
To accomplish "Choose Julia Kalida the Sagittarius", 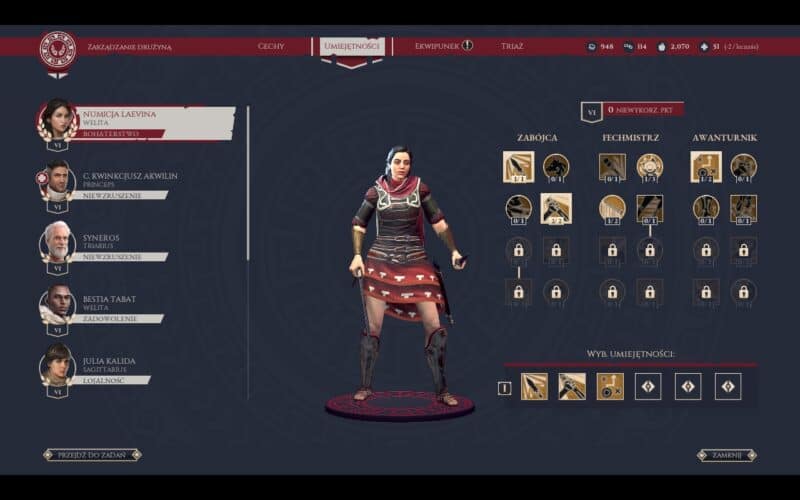I will [x=110, y=366].
